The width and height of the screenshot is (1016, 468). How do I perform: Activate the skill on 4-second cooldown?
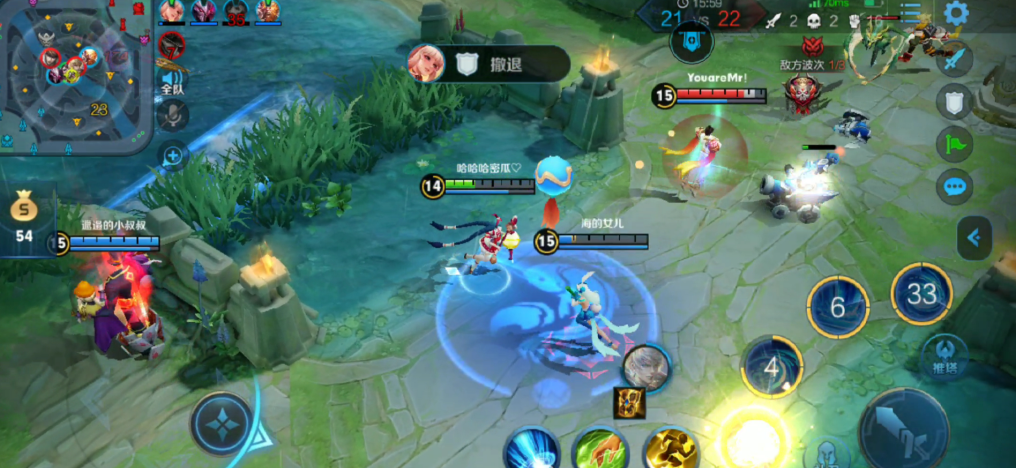[771, 366]
